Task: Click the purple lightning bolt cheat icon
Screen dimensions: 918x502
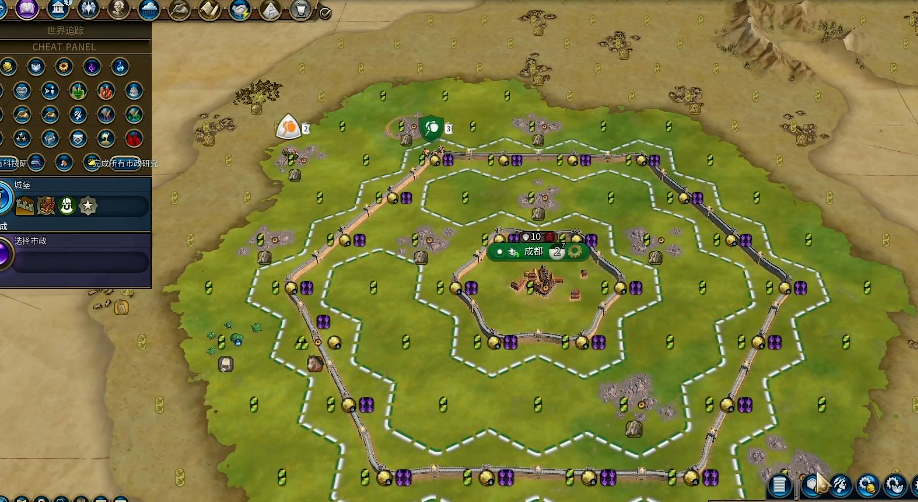Action: pyautogui.click(x=91, y=66)
